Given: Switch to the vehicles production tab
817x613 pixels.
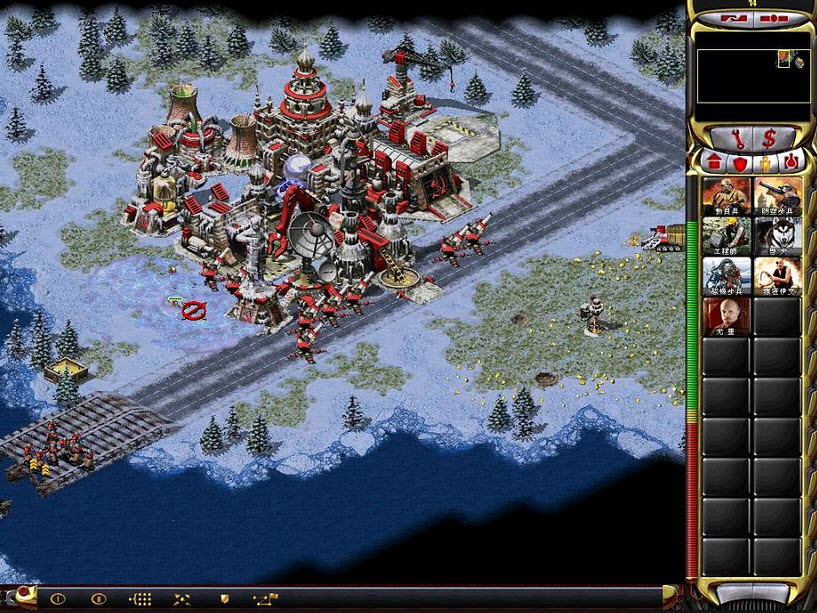Looking at the screenshot, I should pyautogui.click(x=790, y=160).
